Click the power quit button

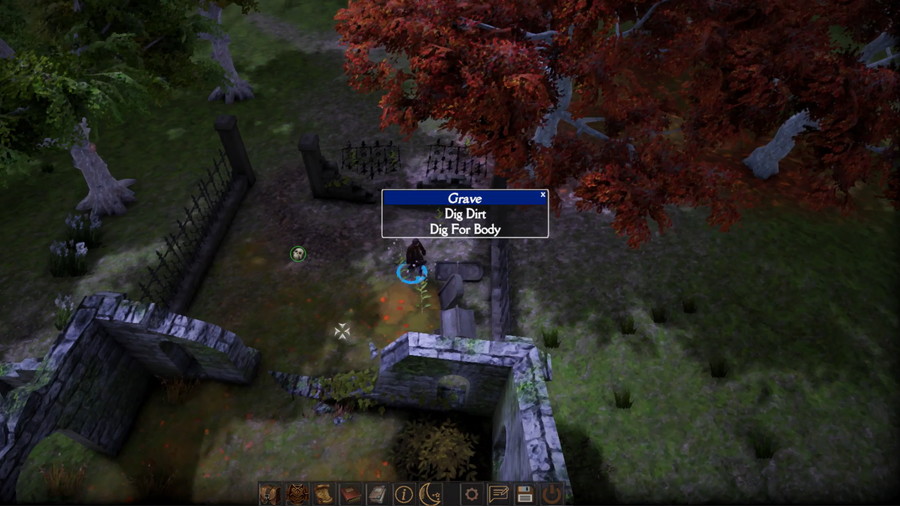pyautogui.click(x=552, y=493)
